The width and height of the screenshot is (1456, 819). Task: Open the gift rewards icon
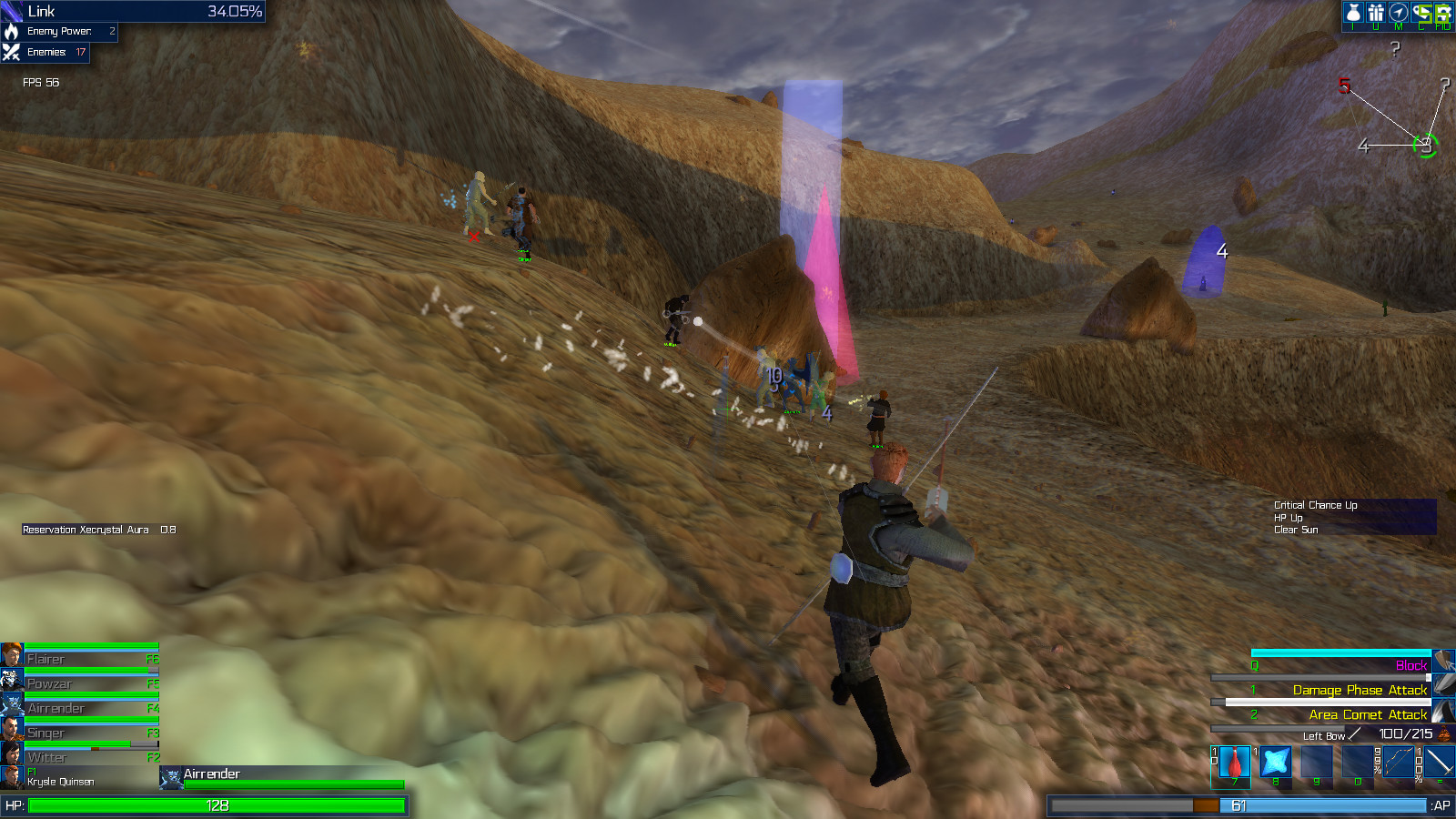point(1377,14)
